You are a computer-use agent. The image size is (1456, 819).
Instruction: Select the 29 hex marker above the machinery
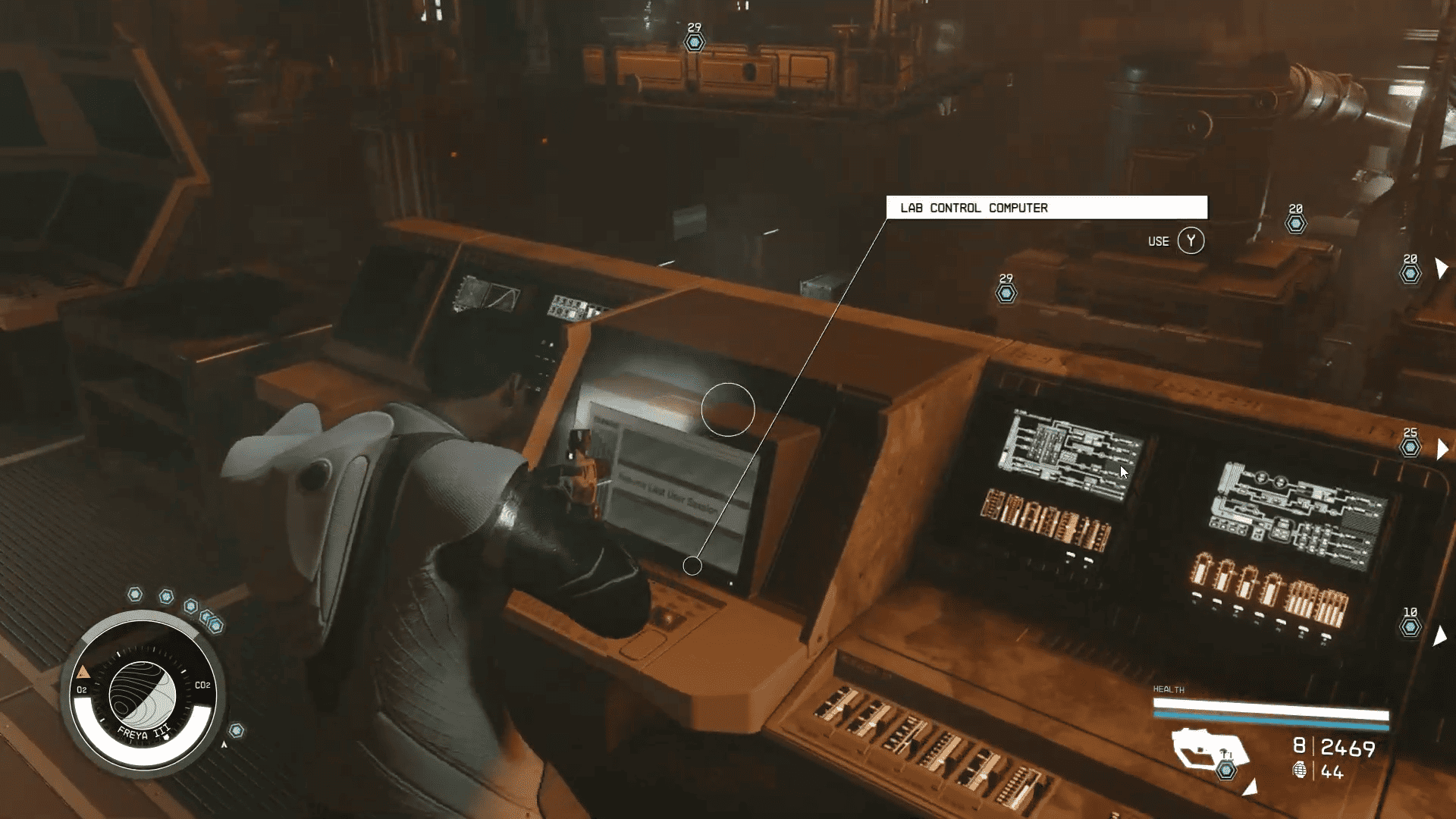(x=694, y=43)
